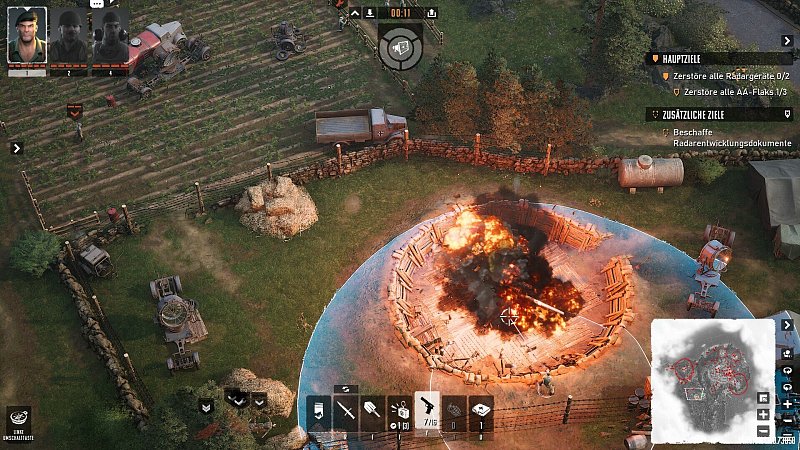Viewport: 800px width, 450px height.
Task: Select the pistol weapon slot
Action: [427, 409]
